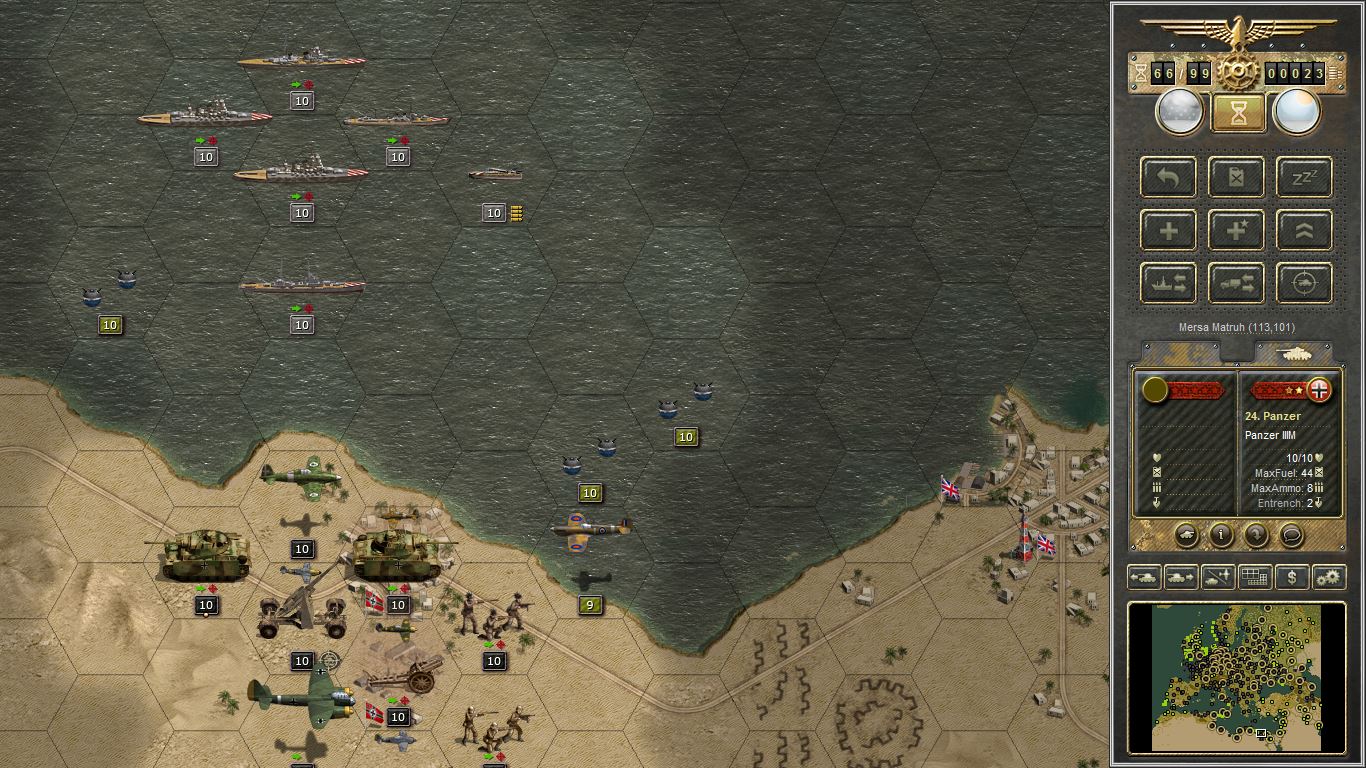End the turn with the hourglass button
Image resolution: width=1366 pixels, height=768 pixels.
click(1238, 113)
